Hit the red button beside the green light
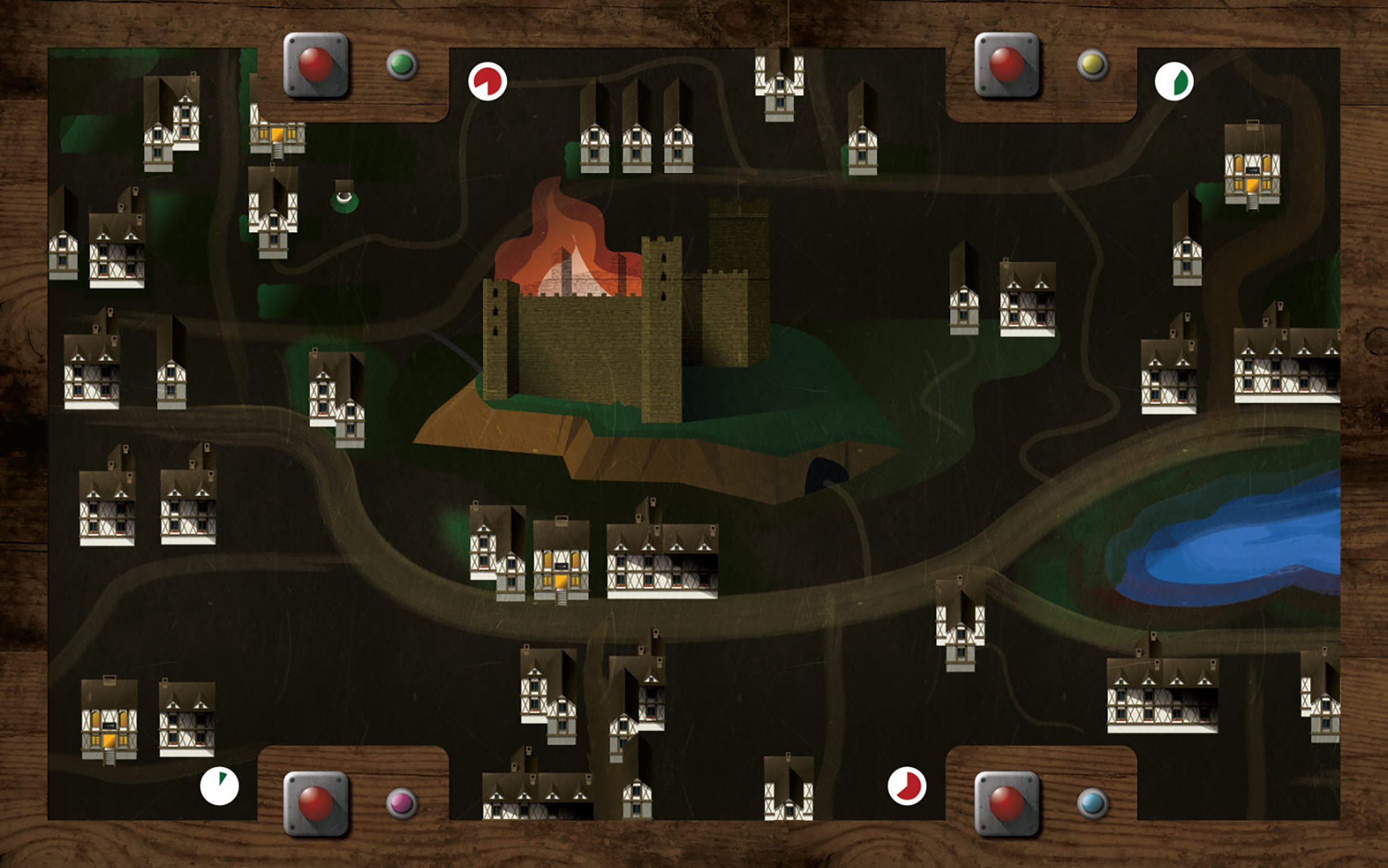The image size is (1388, 868). [316, 64]
